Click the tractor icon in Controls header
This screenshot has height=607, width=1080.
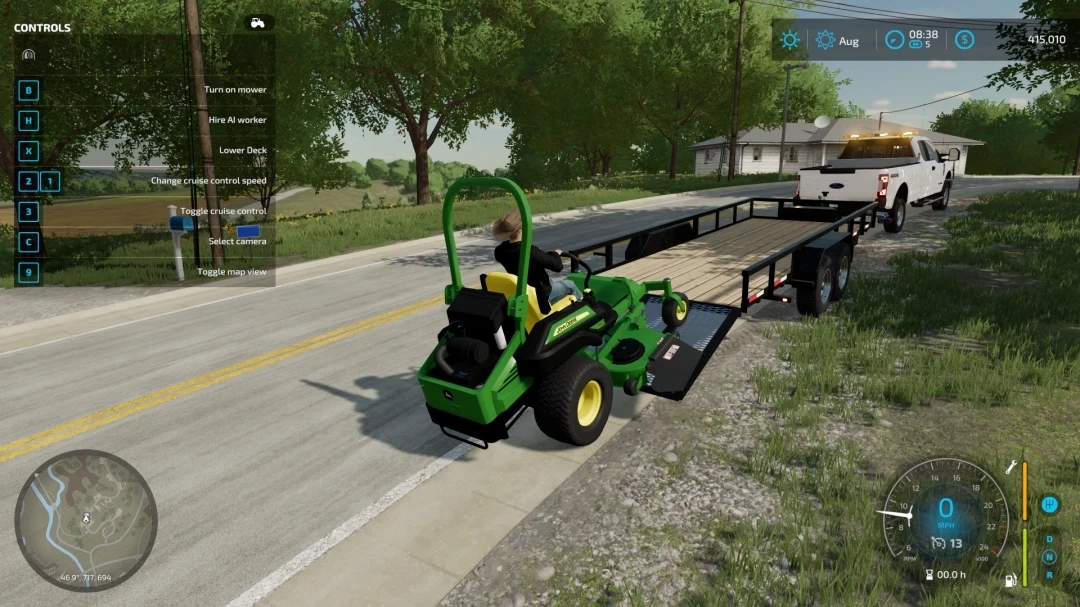click(x=258, y=23)
